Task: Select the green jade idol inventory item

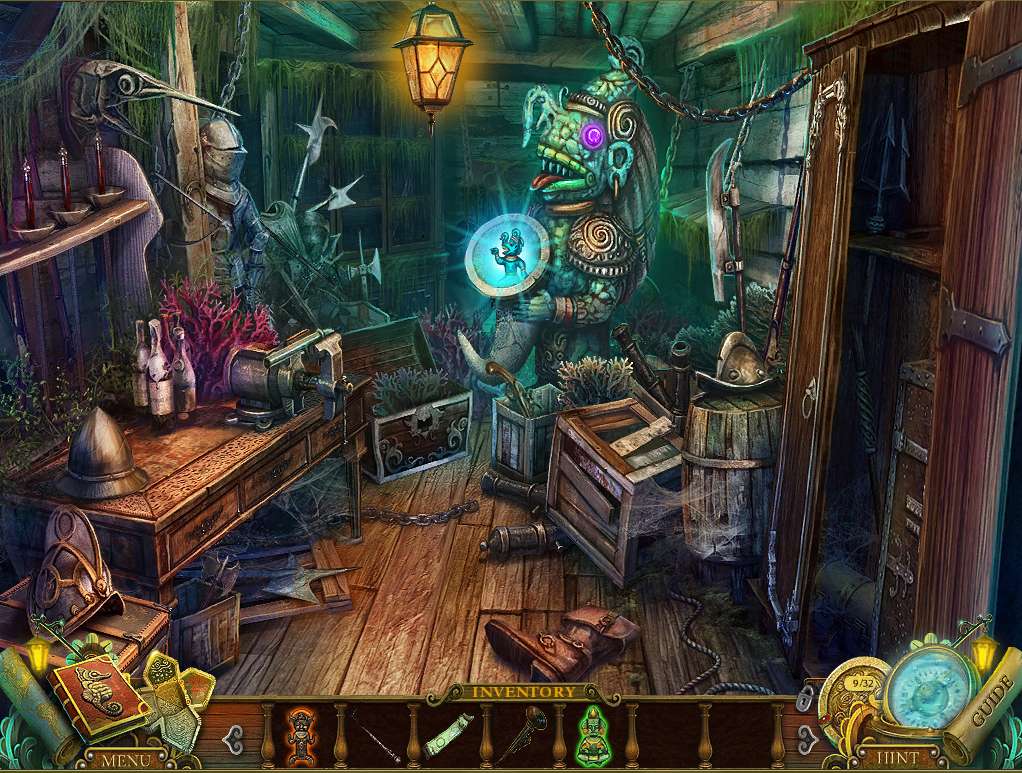Action: coord(592,736)
